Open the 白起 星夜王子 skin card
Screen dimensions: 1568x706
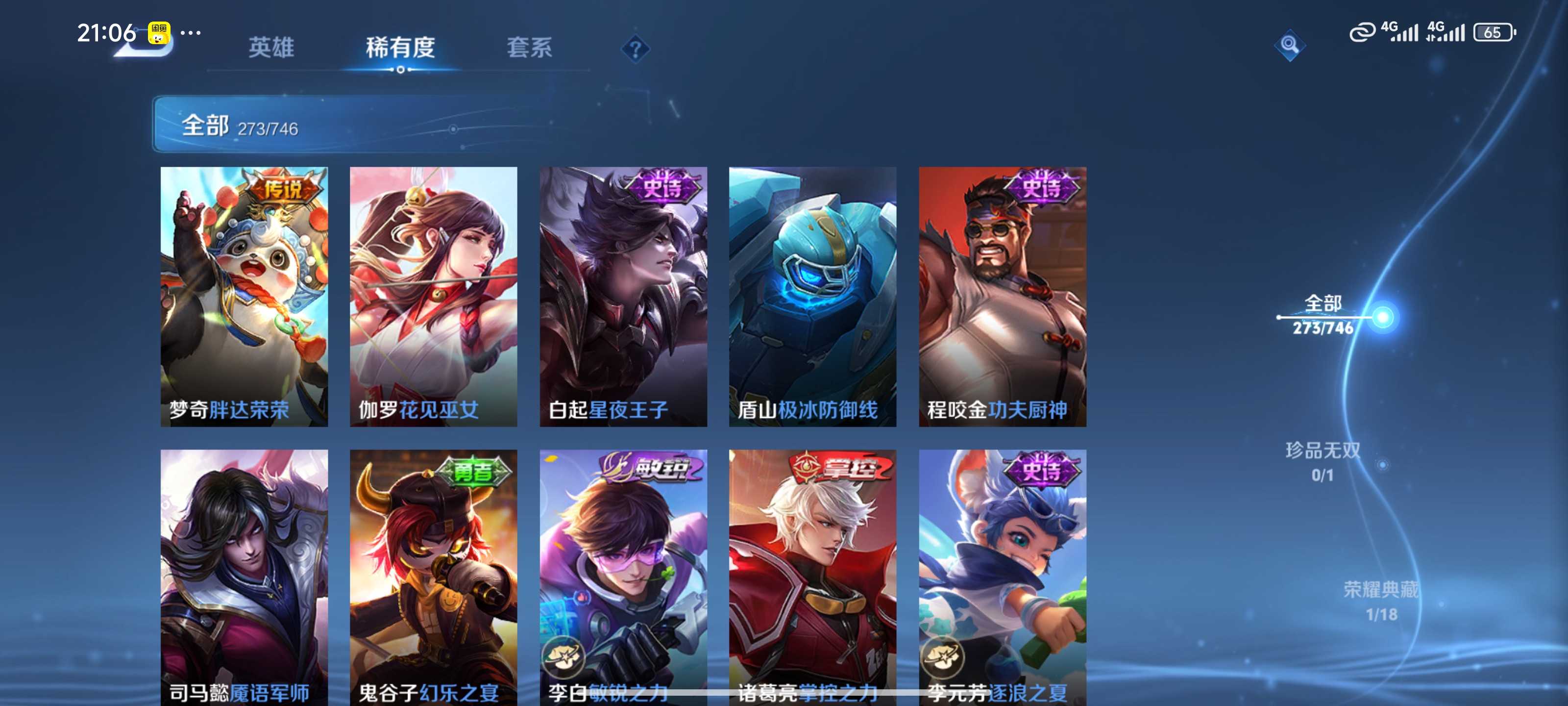(x=623, y=296)
